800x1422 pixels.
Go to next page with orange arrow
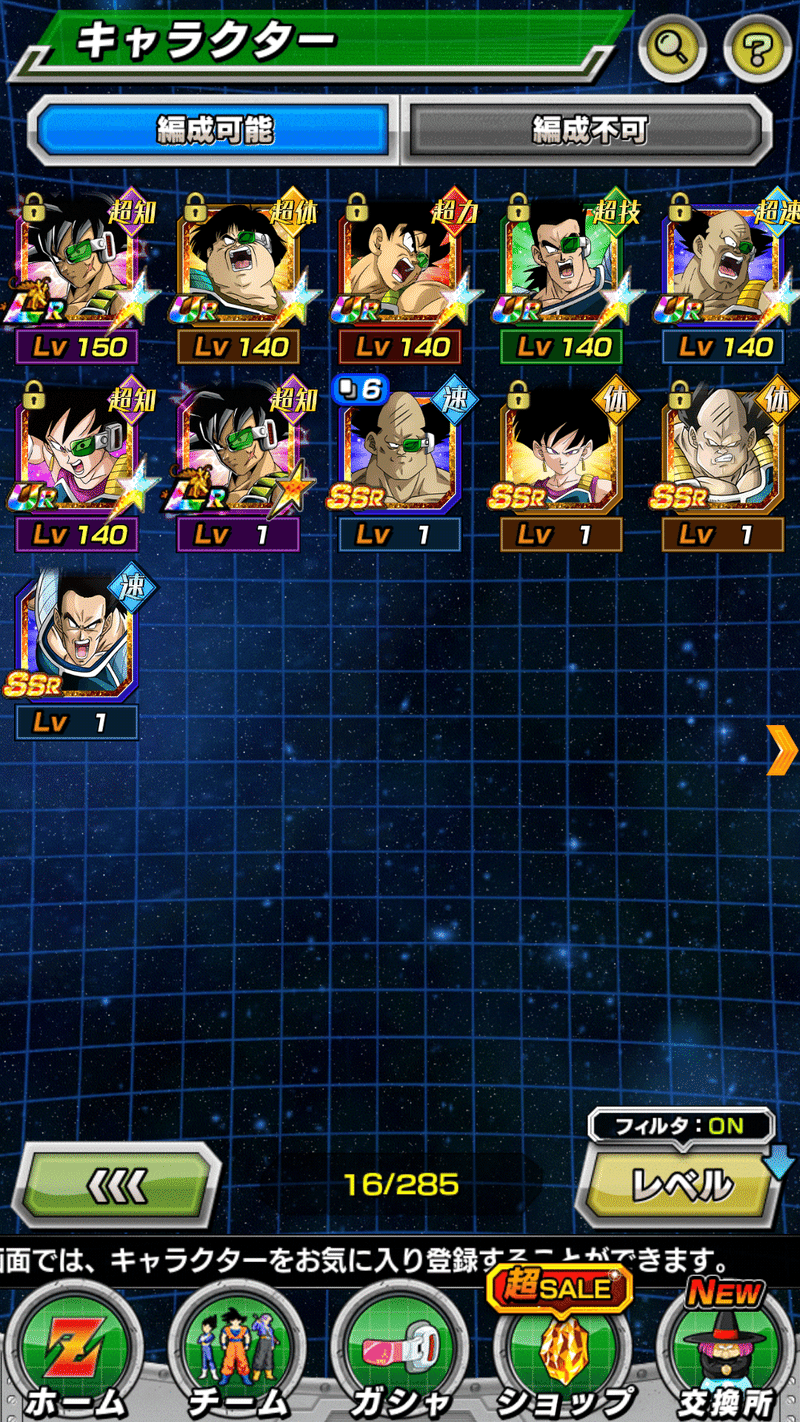(780, 749)
